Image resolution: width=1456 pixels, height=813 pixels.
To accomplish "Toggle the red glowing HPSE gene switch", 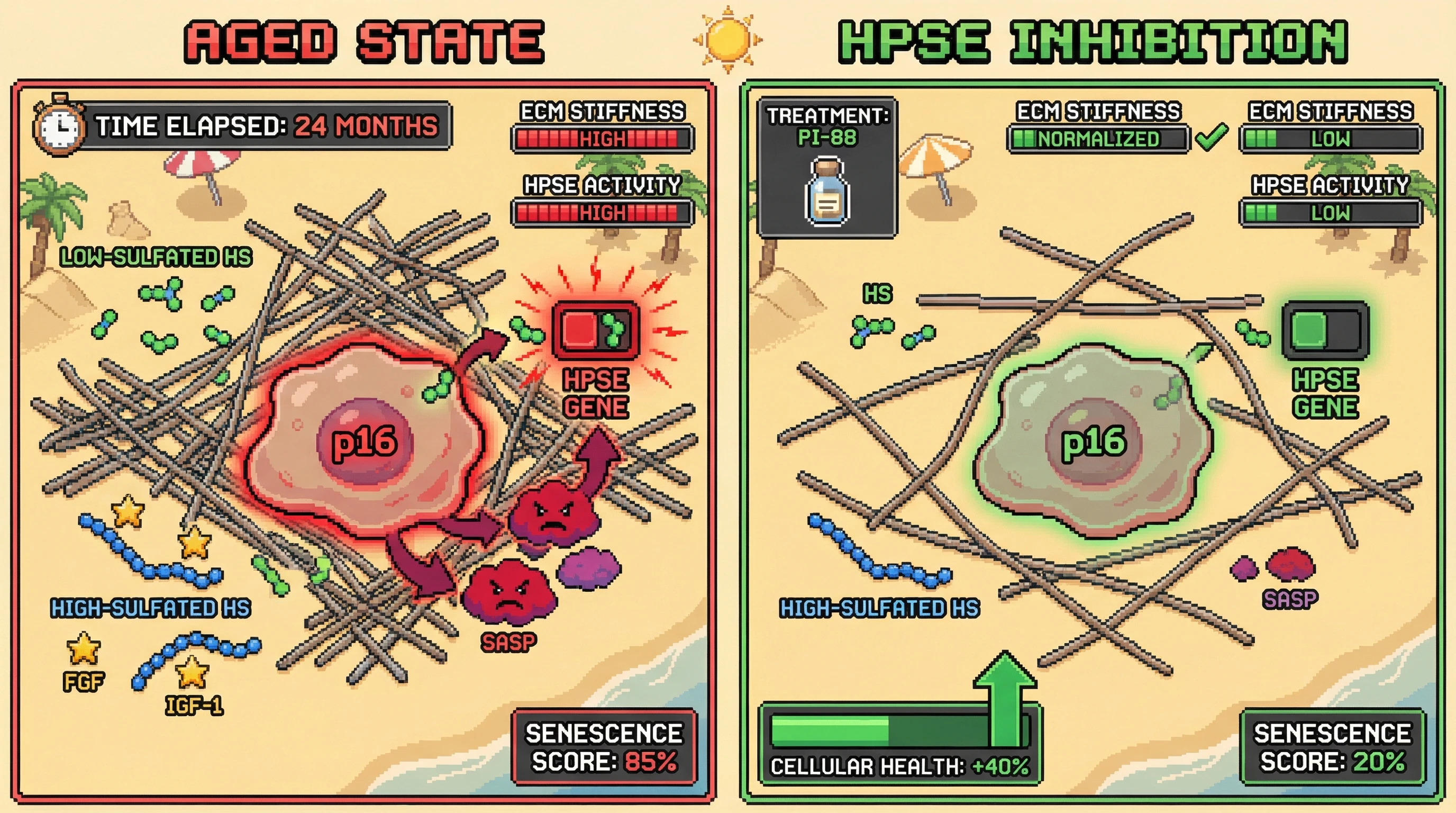I will click(596, 331).
